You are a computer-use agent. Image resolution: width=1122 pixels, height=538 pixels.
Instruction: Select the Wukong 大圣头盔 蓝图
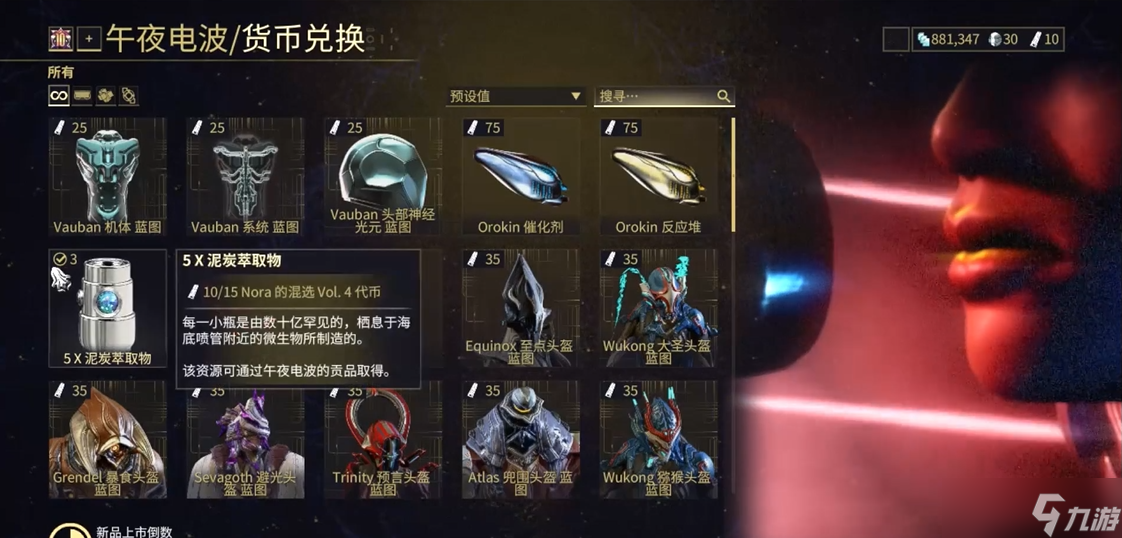[659, 308]
